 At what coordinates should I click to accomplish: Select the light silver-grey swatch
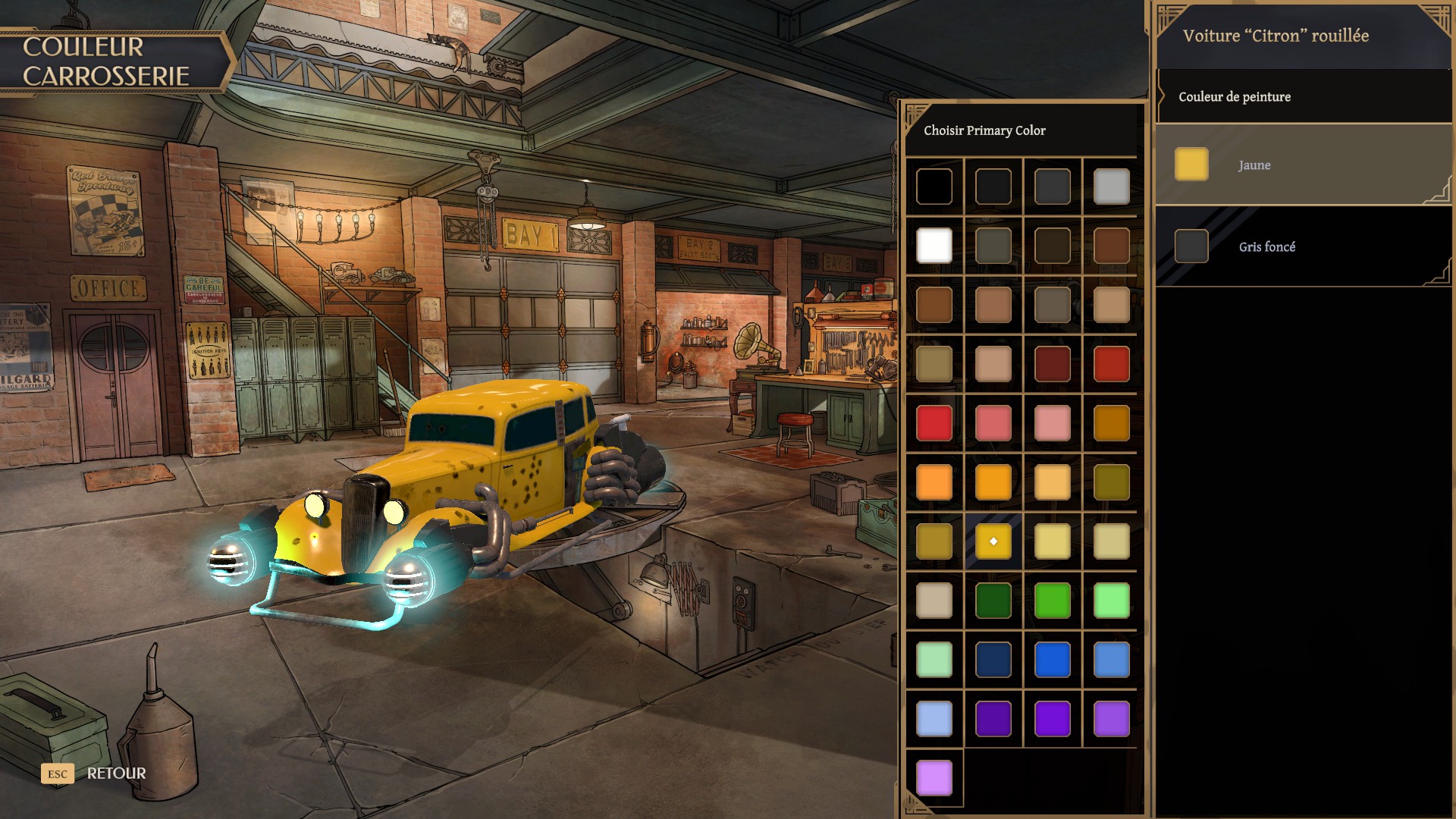(1112, 187)
